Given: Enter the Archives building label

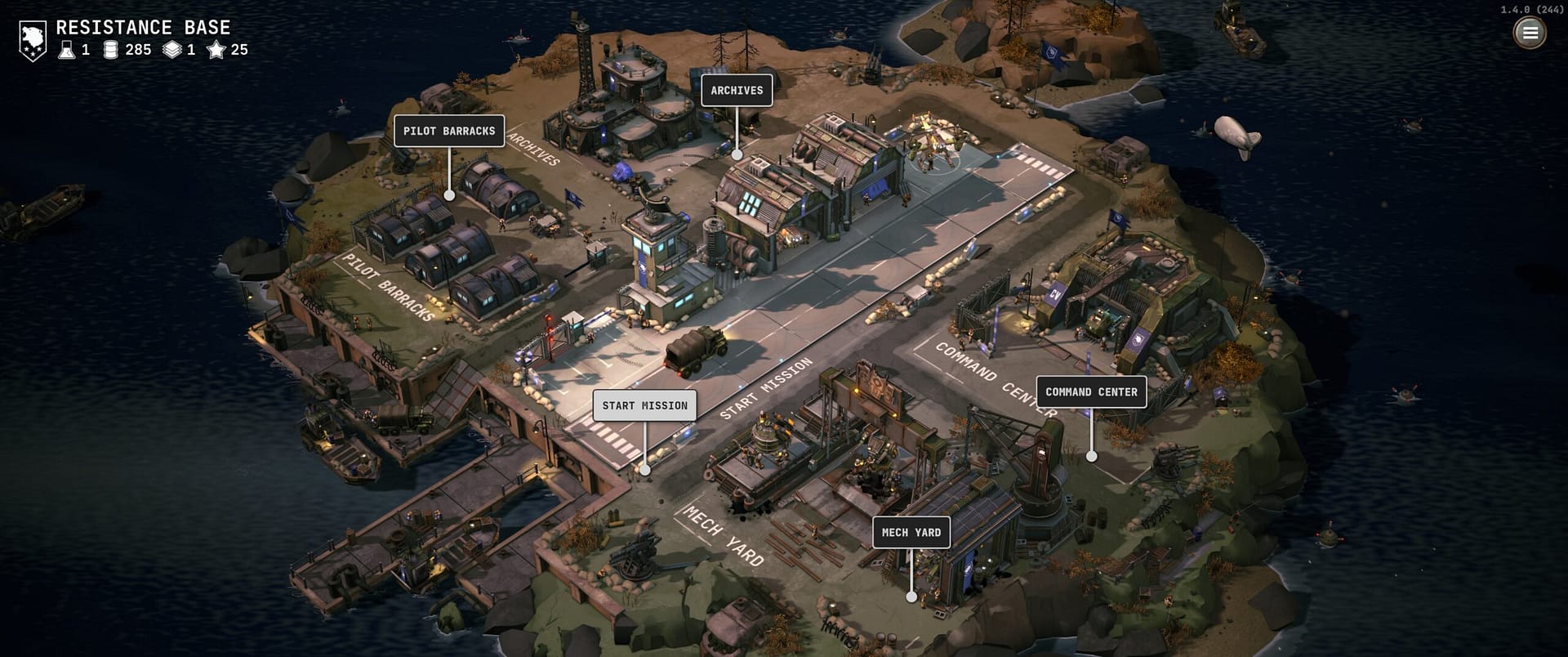Looking at the screenshot, I should pyautogui.click(x=737, y=91).
